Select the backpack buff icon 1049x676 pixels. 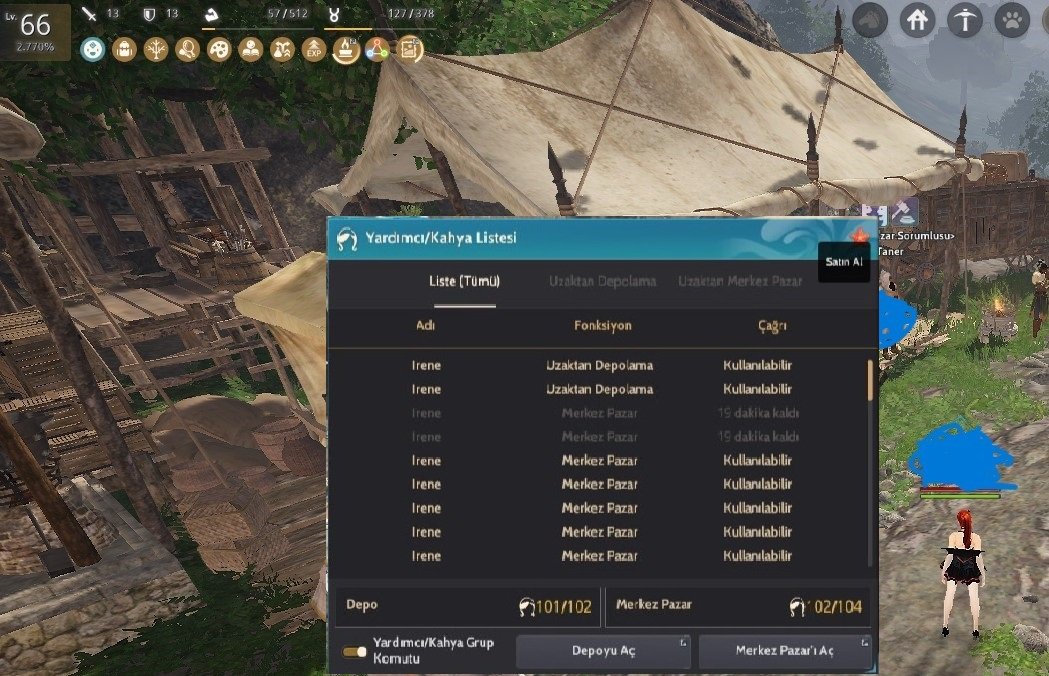[x=124, y=49]
